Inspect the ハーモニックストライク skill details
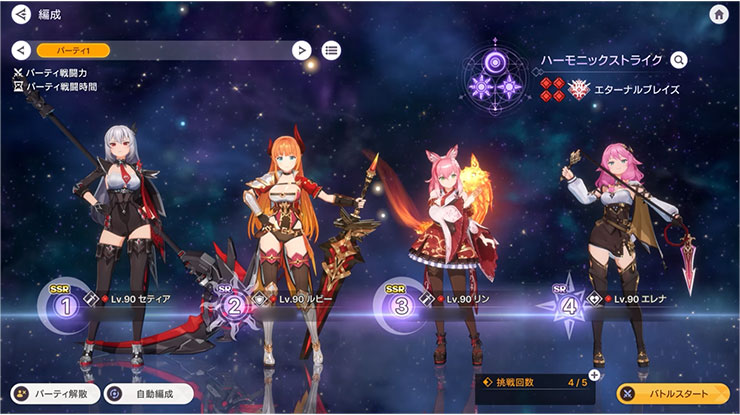The width and height of the screenshot is (740, 415). [x=680, y=60]
